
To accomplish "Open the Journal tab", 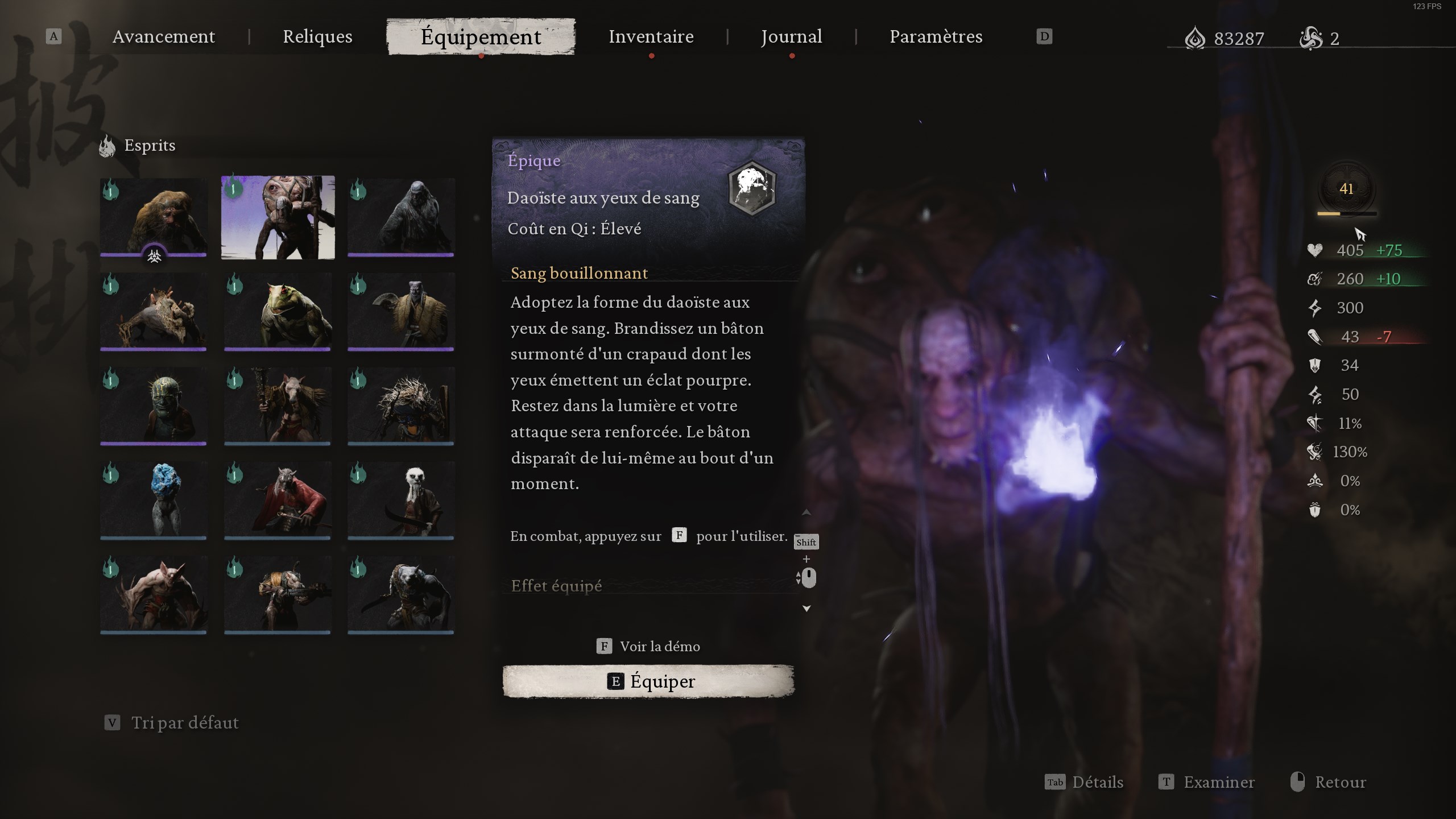I will pos(791,37).
